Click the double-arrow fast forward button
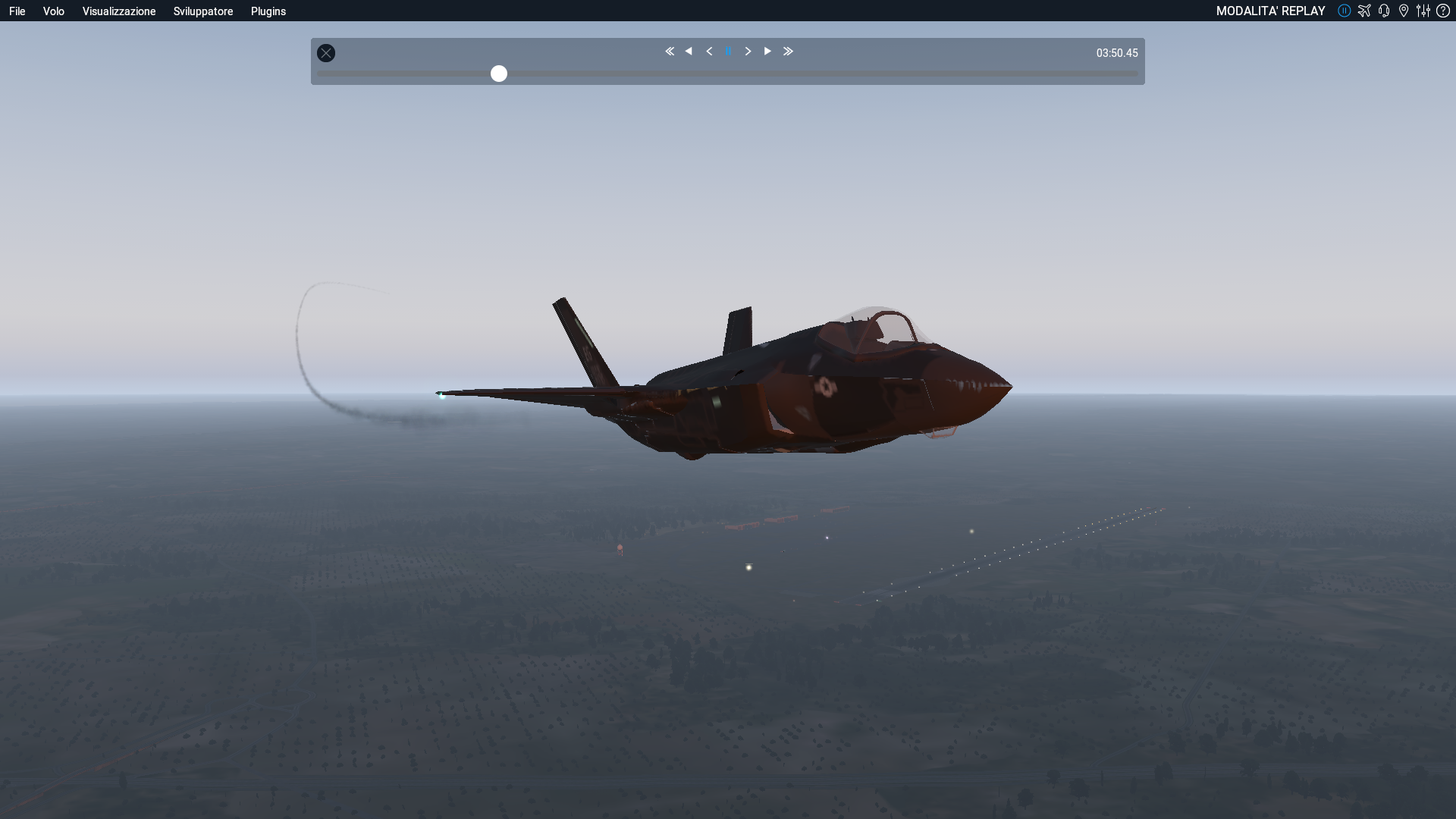The image size is (1456, 819). pyautogui.click(x=788, y=52)
